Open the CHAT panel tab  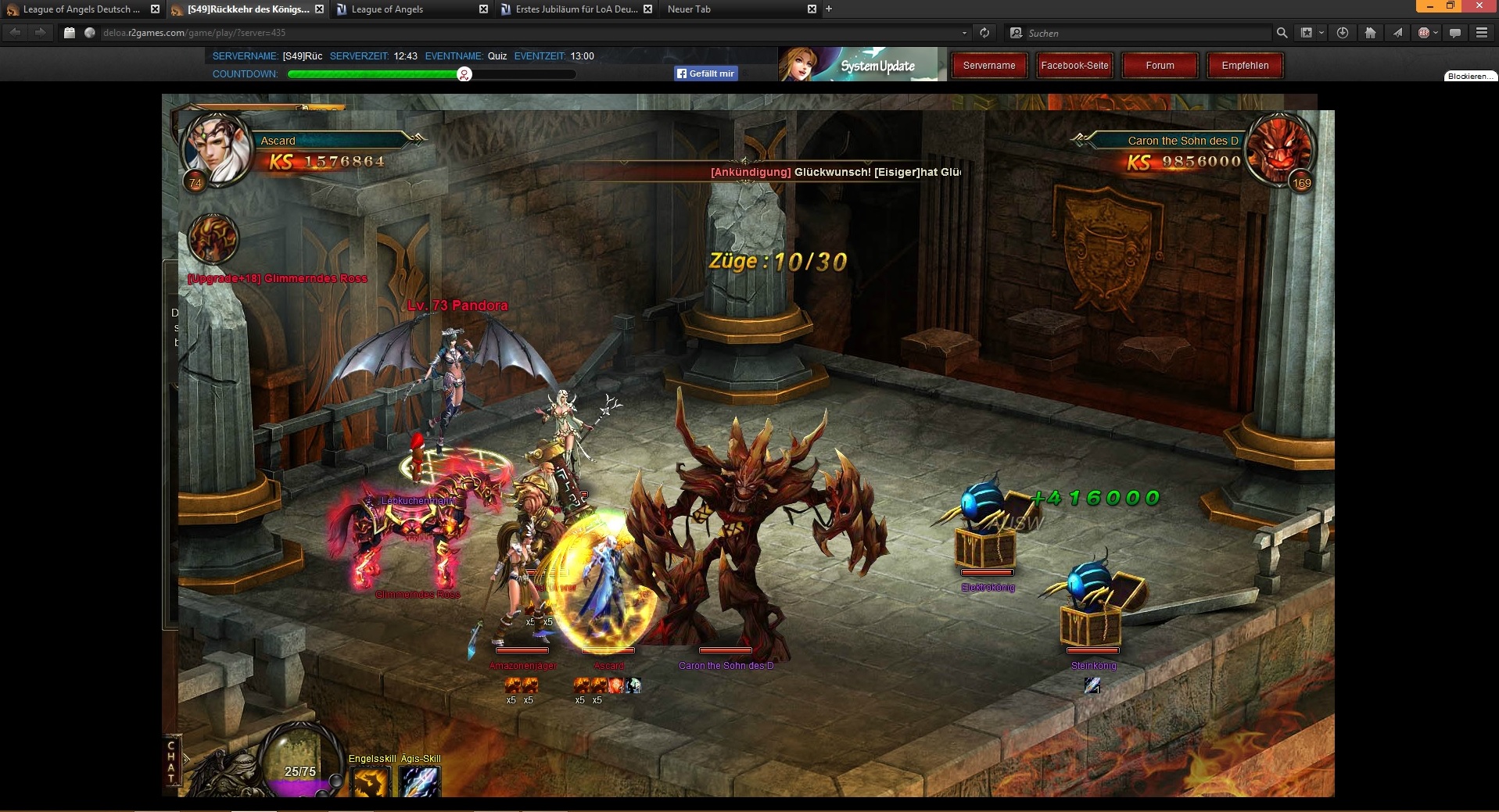171,761
